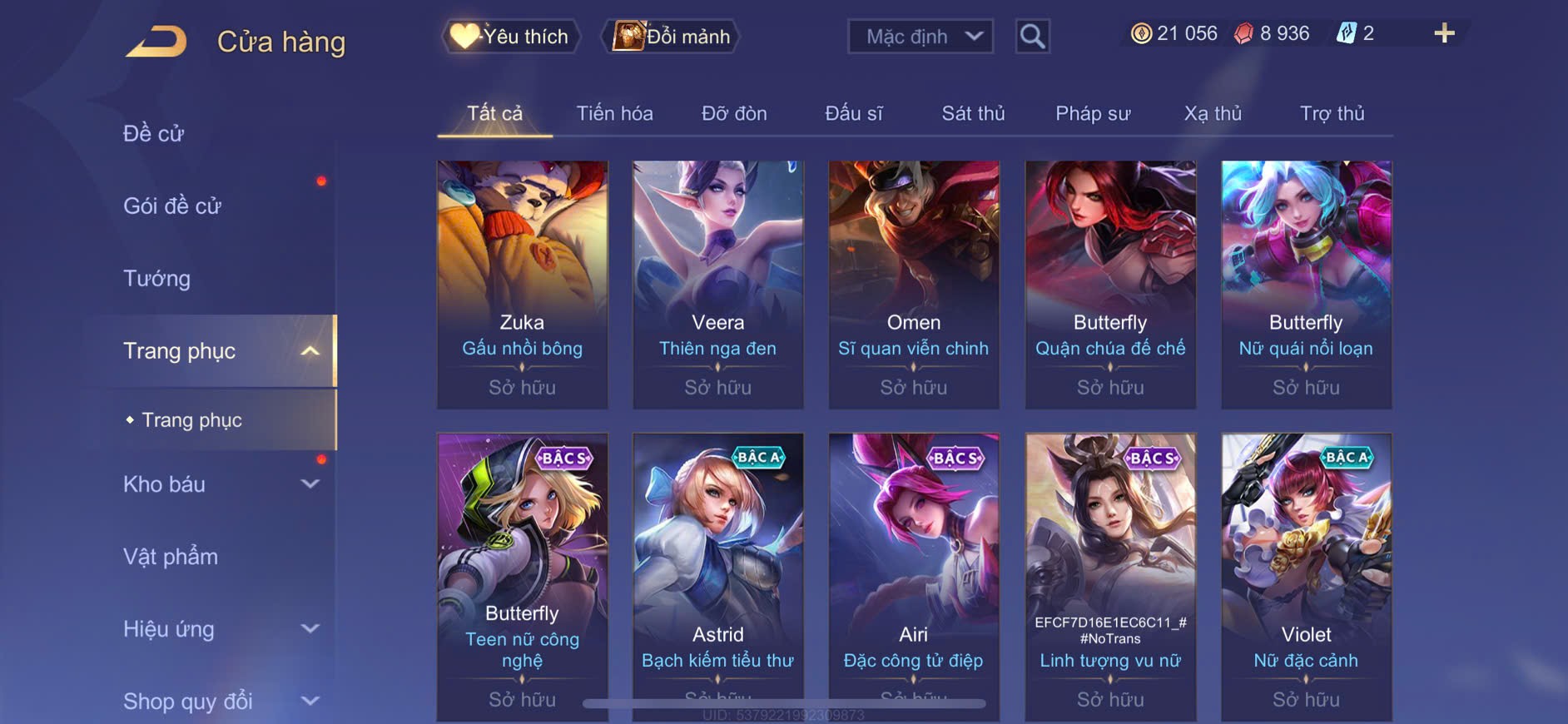Open the Đề cử menu entry
This screenshot has width=1568, height=724.
tap(154, 133)
